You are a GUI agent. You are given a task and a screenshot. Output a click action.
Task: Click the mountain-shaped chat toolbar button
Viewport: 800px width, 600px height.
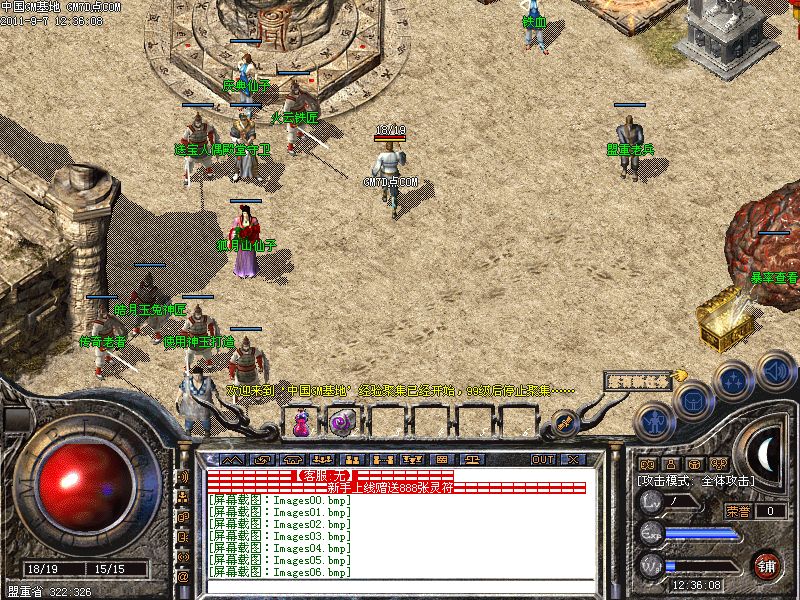231,459
